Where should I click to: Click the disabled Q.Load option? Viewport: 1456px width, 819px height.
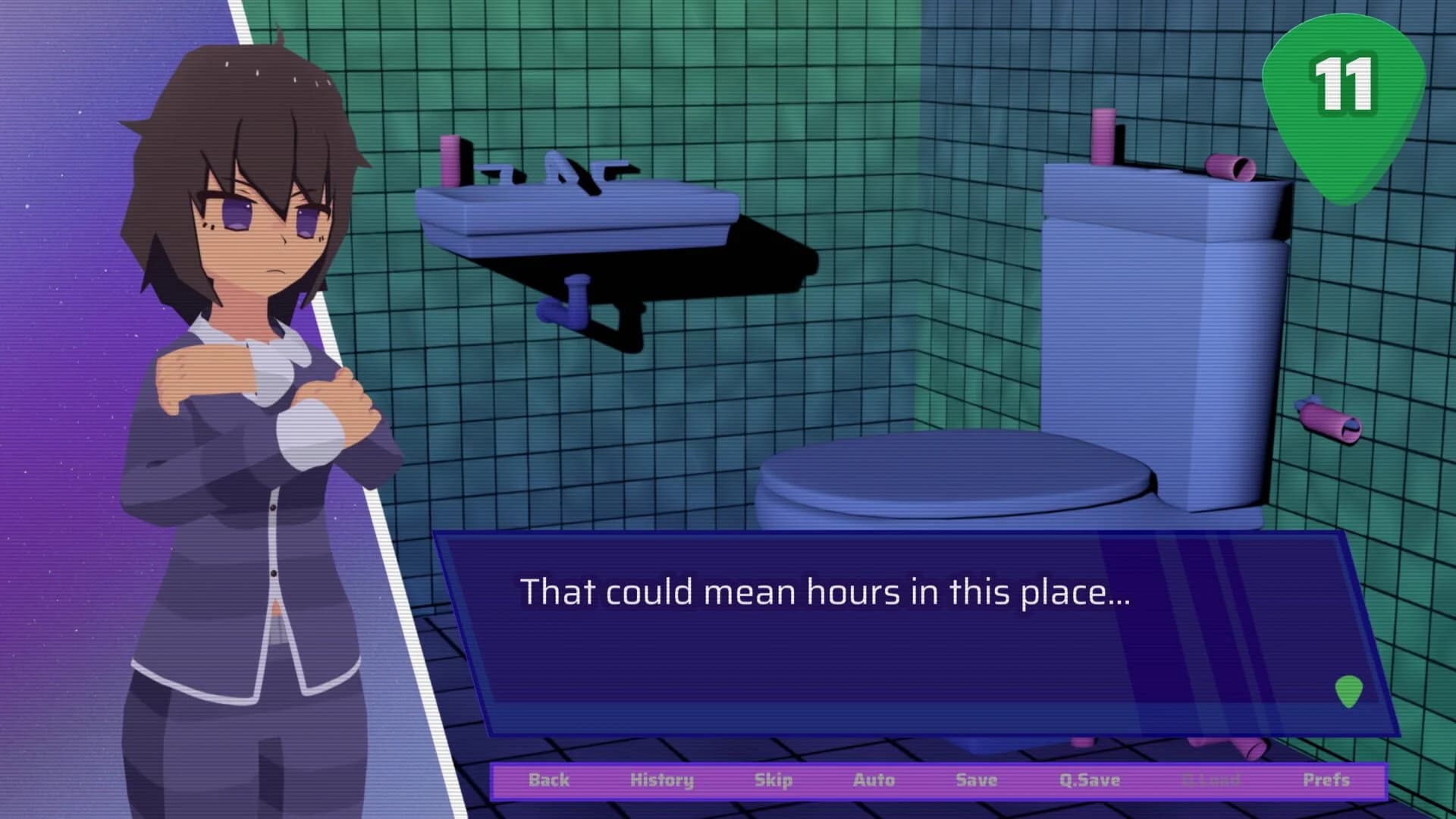pyautogui.click(x=1210, y=780)
